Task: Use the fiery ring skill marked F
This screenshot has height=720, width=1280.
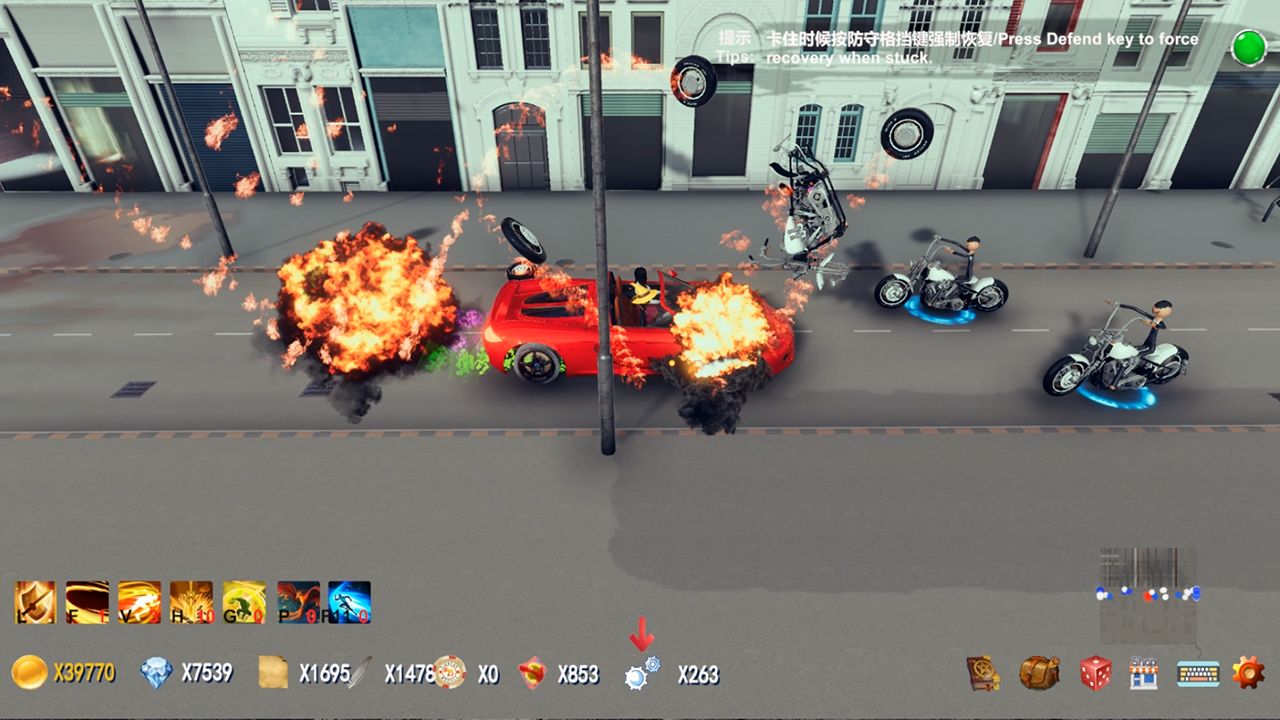Action: tap(87, 602)
